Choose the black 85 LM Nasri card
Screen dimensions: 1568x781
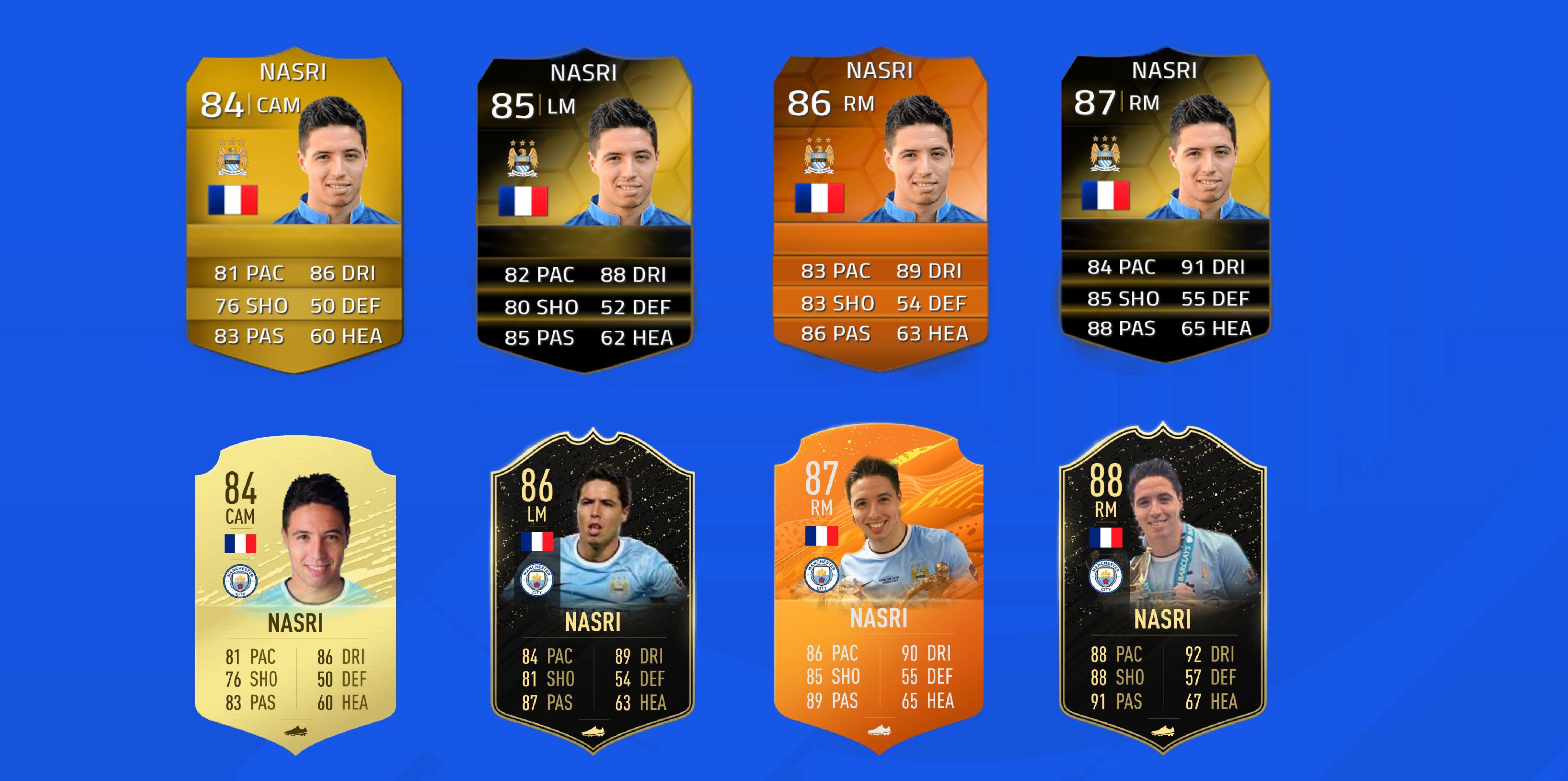[584, 210]
